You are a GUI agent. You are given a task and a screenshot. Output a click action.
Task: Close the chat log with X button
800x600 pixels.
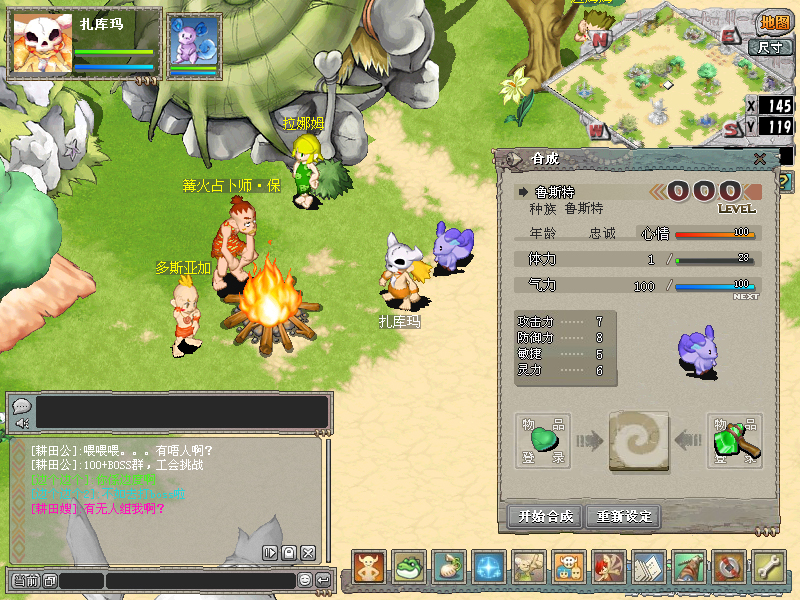(x=307, y=553)
